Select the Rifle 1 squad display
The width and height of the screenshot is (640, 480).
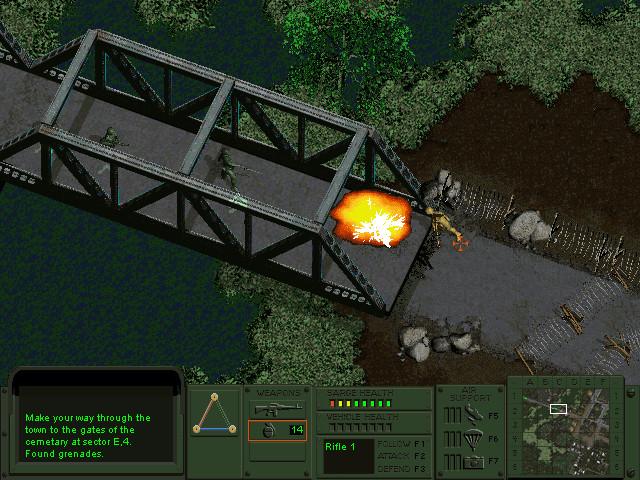(347, 455)
